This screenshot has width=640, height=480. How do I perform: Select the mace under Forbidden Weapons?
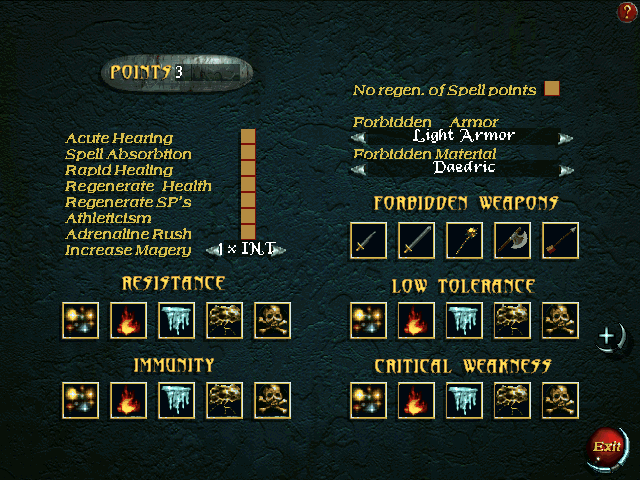click(464, 241)
